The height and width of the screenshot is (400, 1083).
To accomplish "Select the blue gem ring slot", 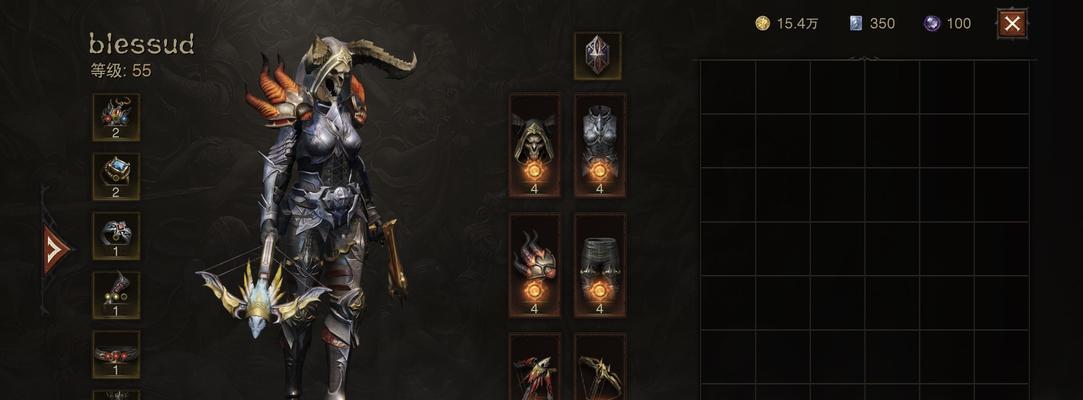I will click(x=116, y=176).
